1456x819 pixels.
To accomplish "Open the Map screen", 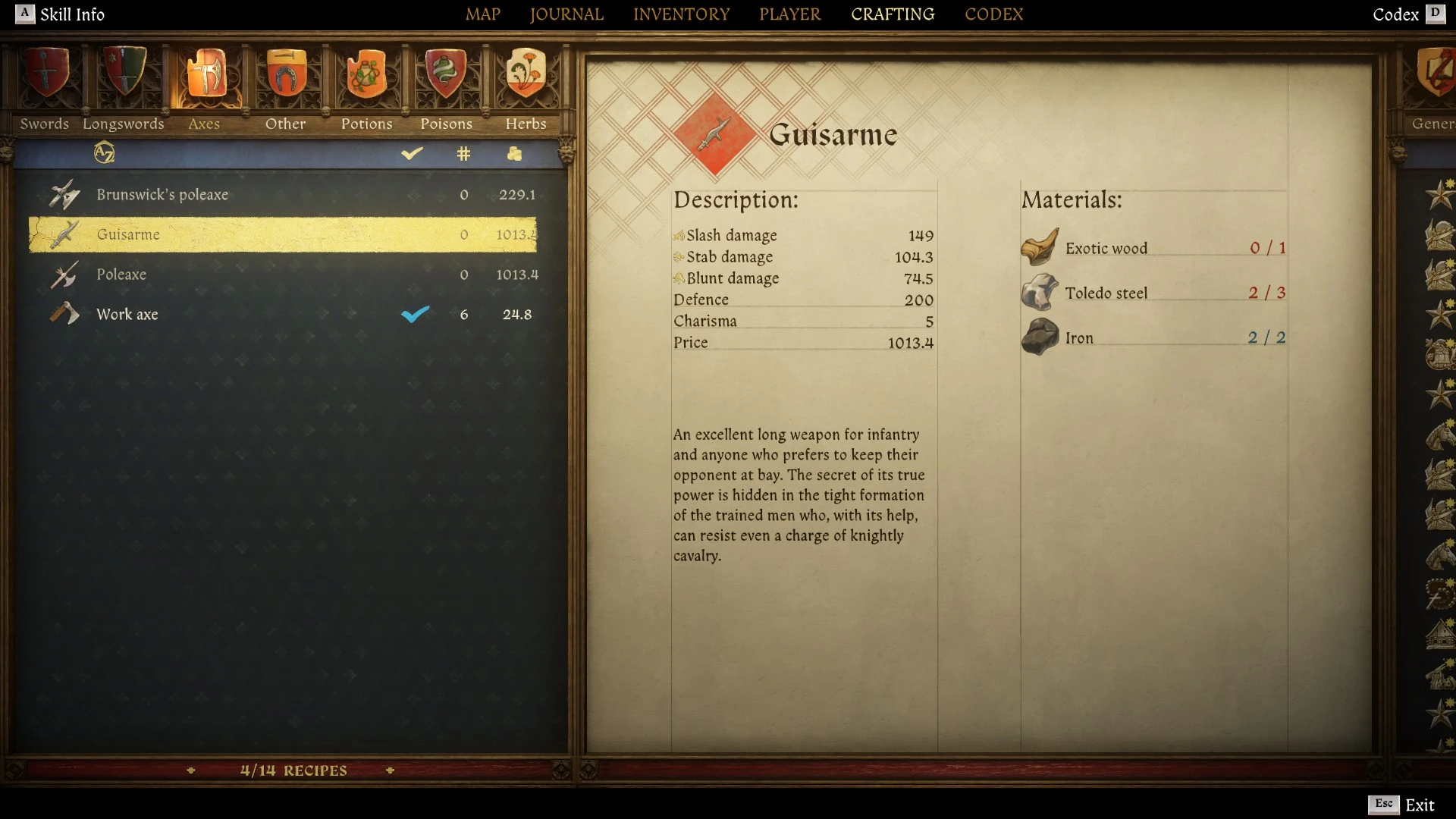I will click(x=482, y=14).
